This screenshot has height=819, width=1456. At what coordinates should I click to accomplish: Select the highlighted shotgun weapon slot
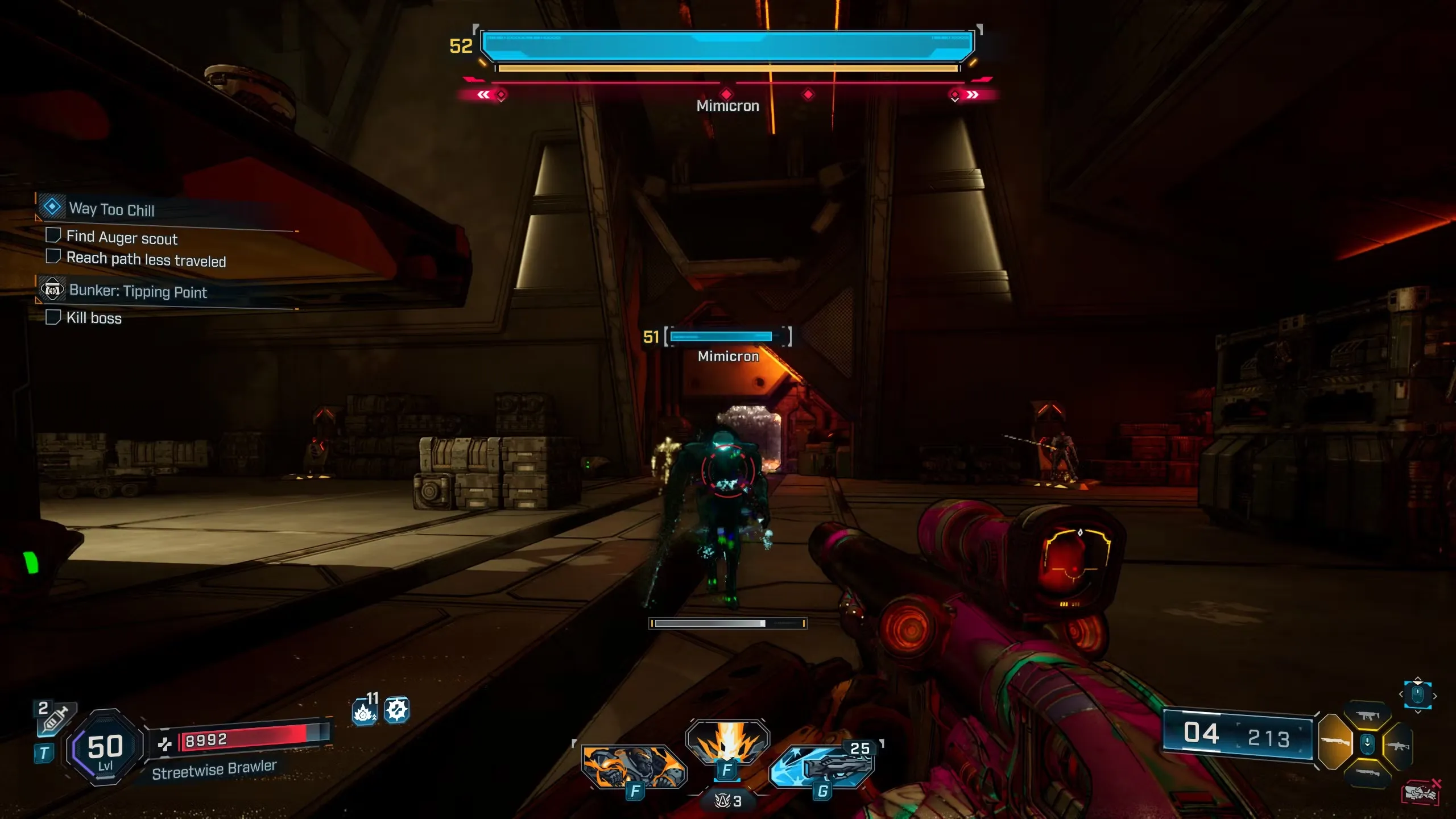pos(1335,742)
